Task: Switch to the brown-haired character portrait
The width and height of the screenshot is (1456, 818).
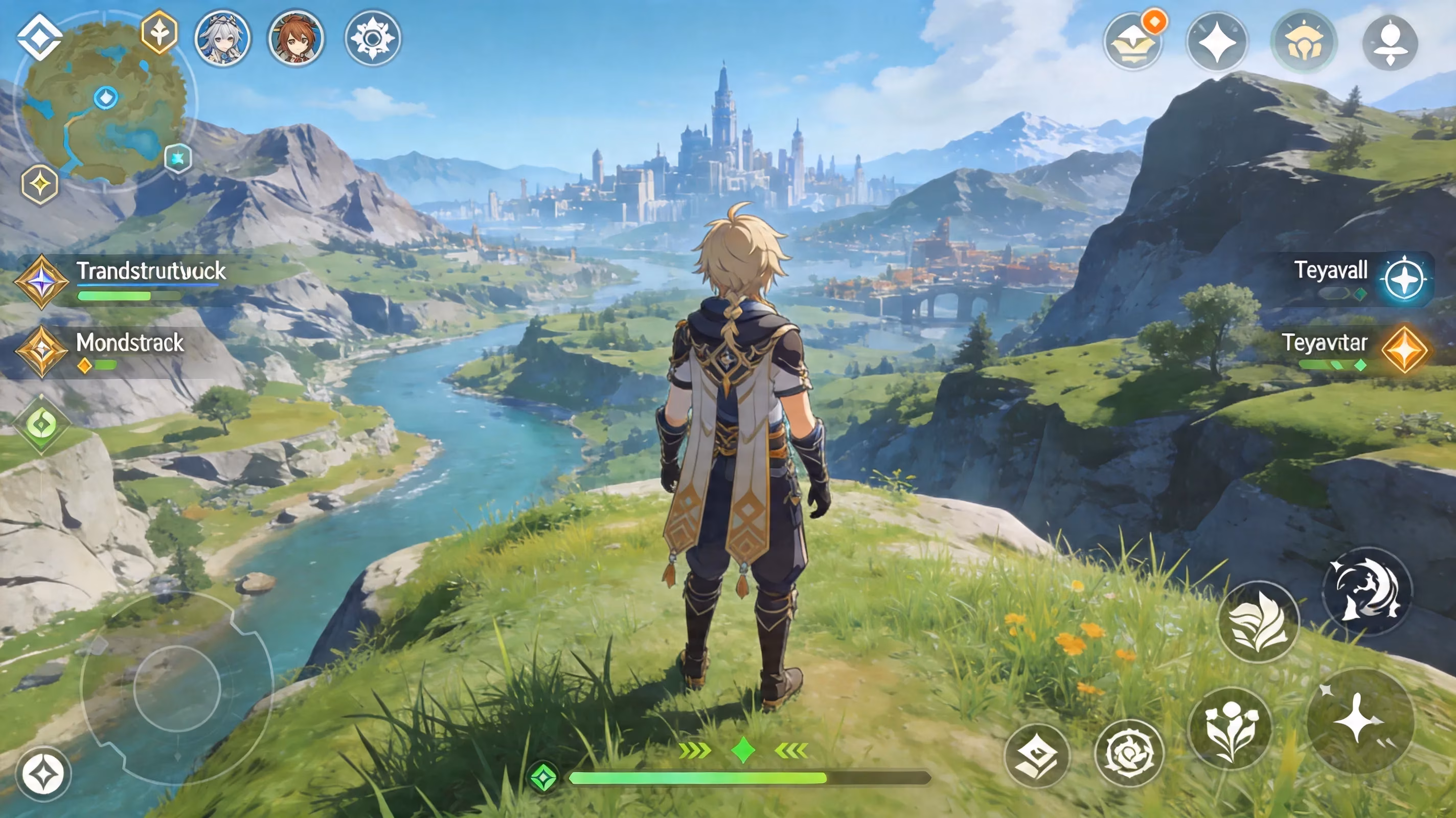Action: click(x=295, y=38)
